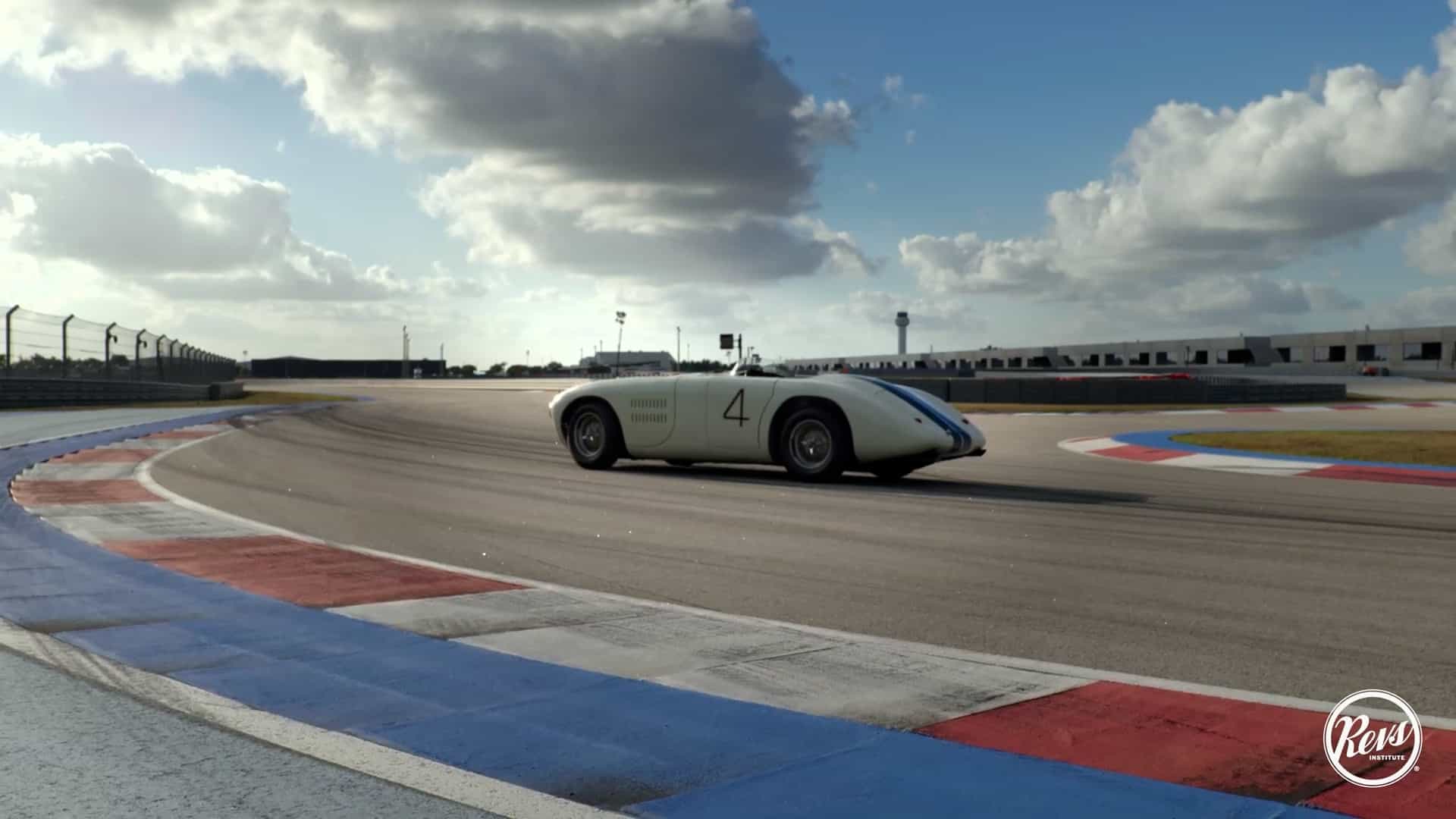The image size is (1456, 819).
Task: Click the Revs Institute watermark logo
Action: (1372, 737)
